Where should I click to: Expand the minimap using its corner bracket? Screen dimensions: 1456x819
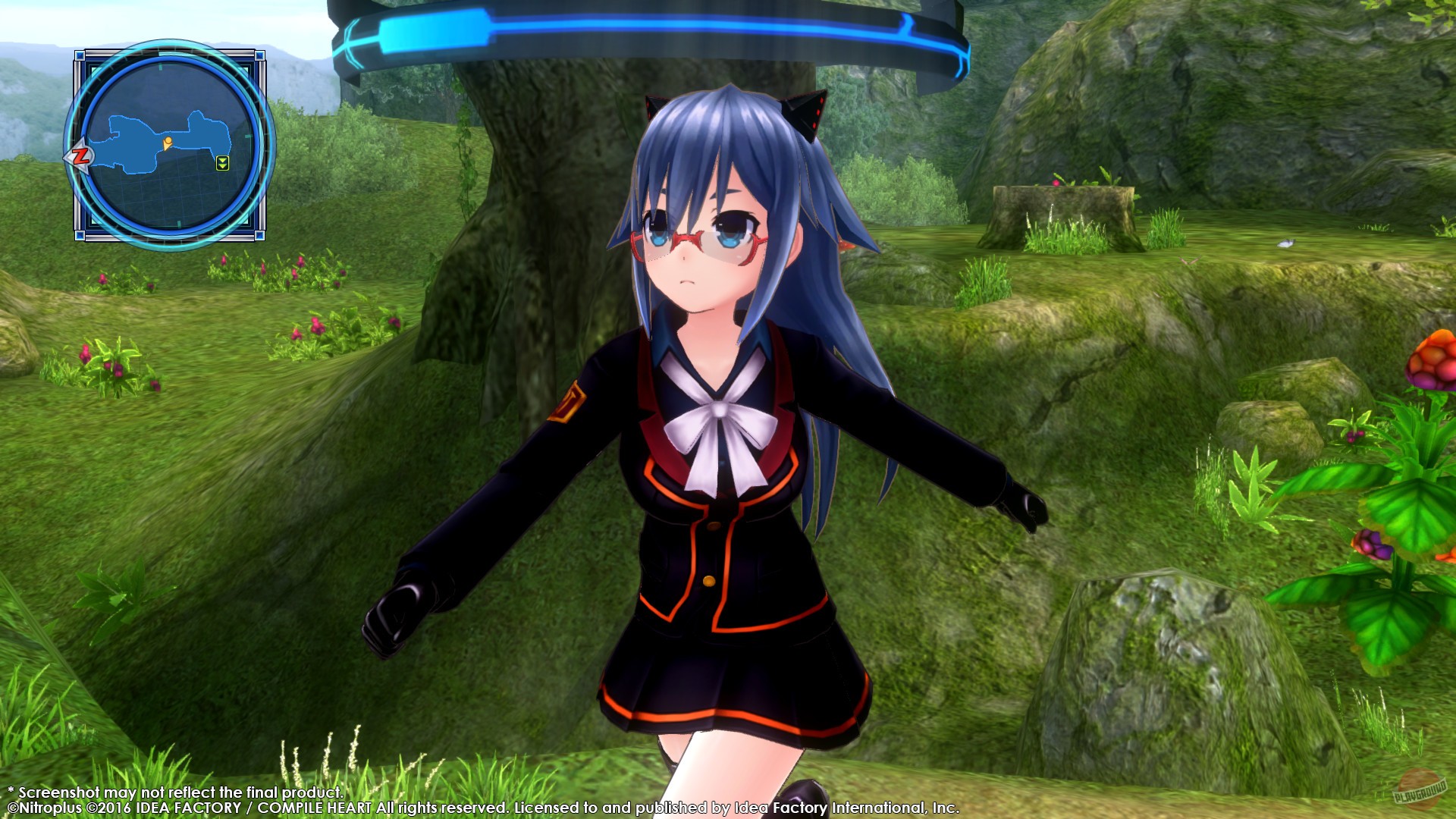78,57
